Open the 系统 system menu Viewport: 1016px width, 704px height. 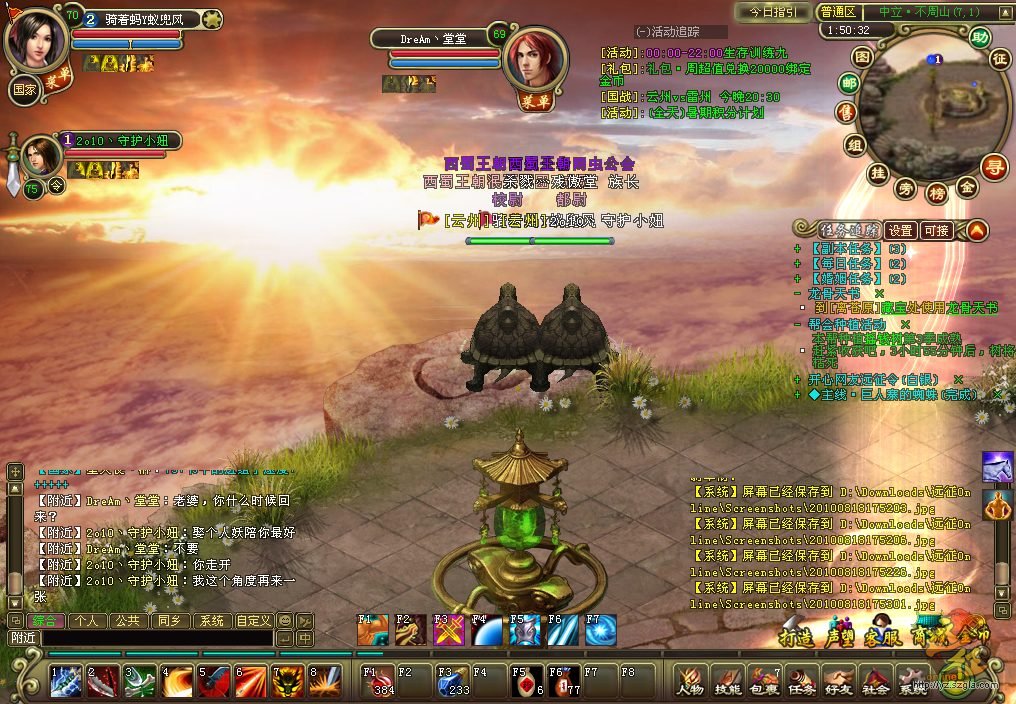click(912, 681)
